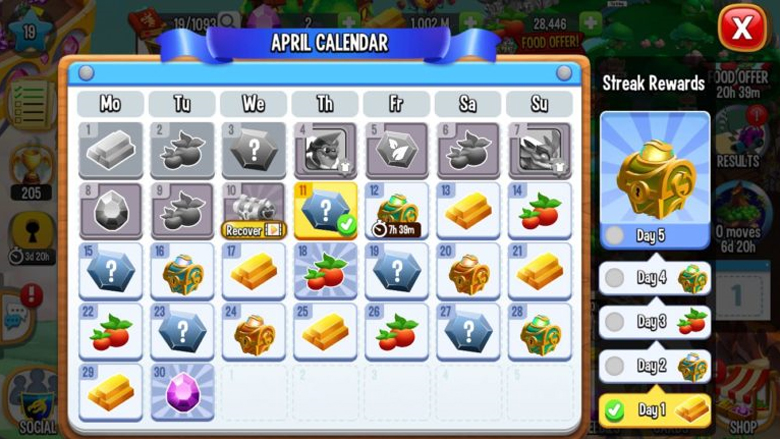Select the day 12 chest with timer
Viewport: 780px width, 439px height.
[396, 210]
